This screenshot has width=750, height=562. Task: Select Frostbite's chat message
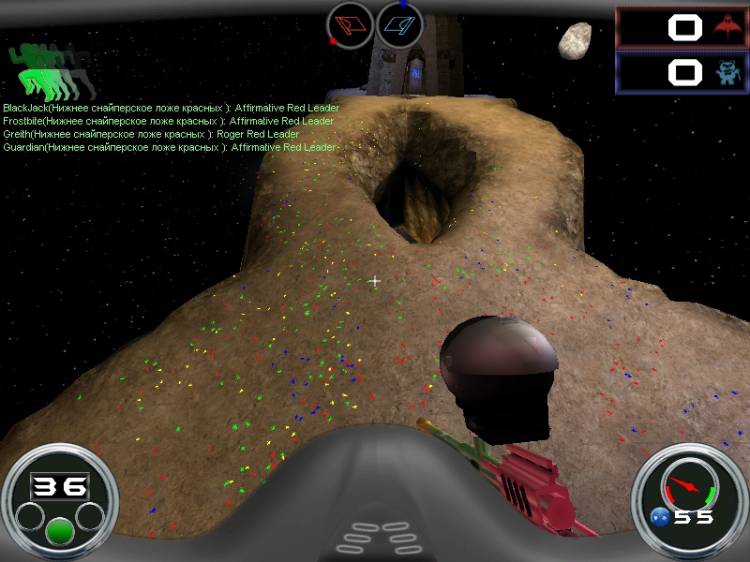168,121
